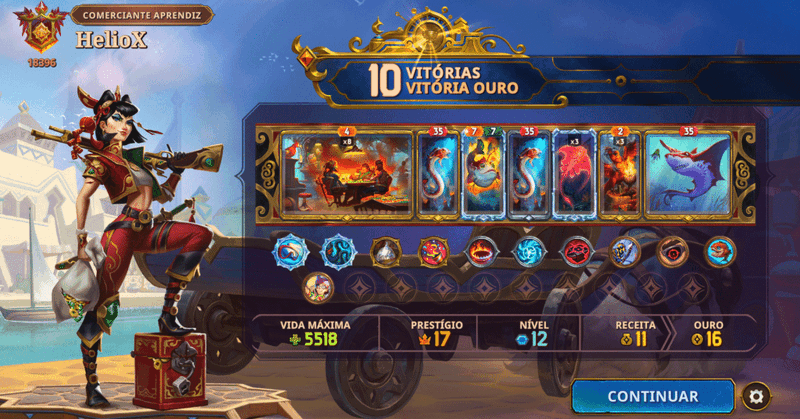This screenshot has width=800, height=419.
Task: Select the large shark item card
Action: click(x=688, y=173)
